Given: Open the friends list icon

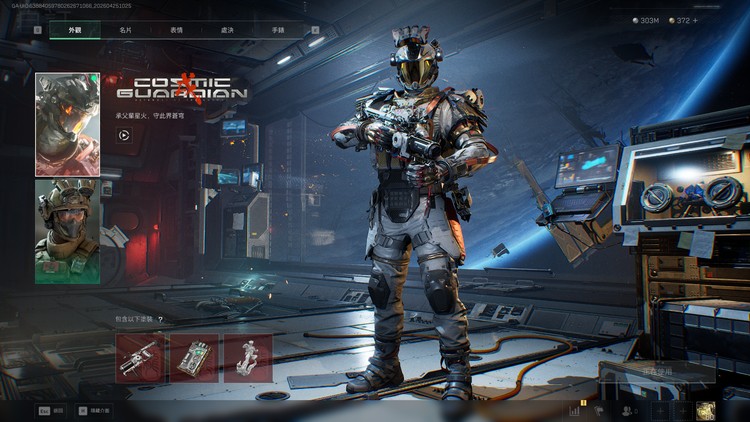Looking at the screenshot, I should click(628, 410).
